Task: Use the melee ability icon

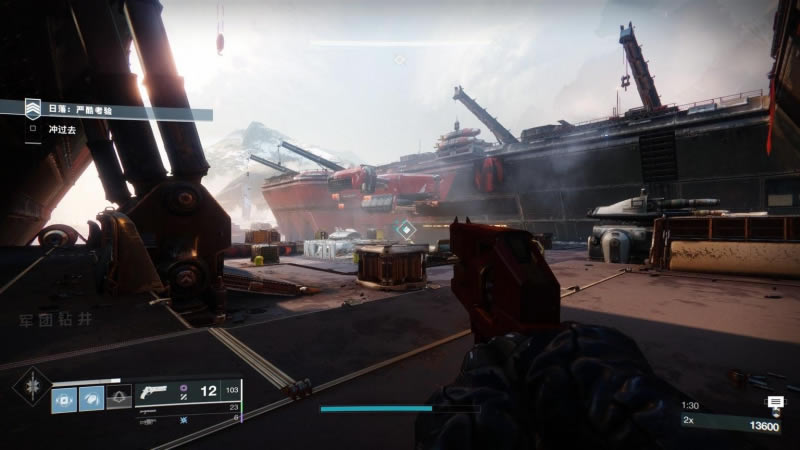Action: 91,398
